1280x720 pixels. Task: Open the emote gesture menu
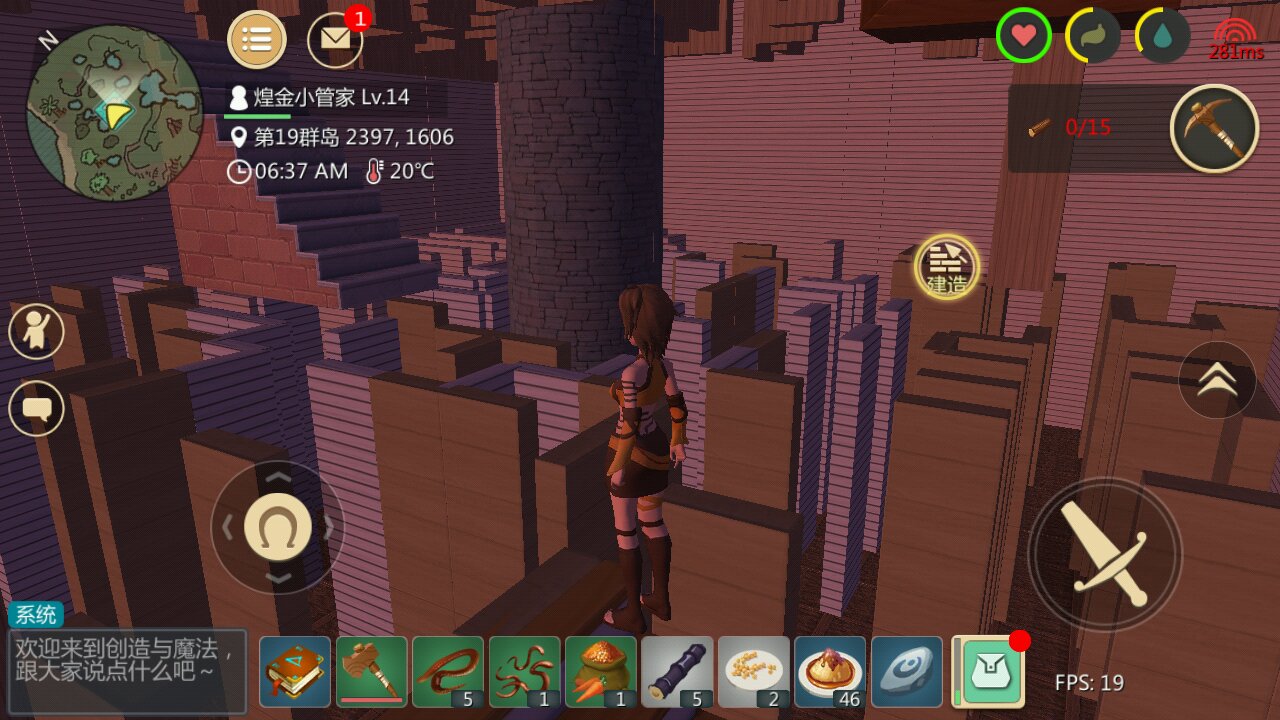coord(37,332)
